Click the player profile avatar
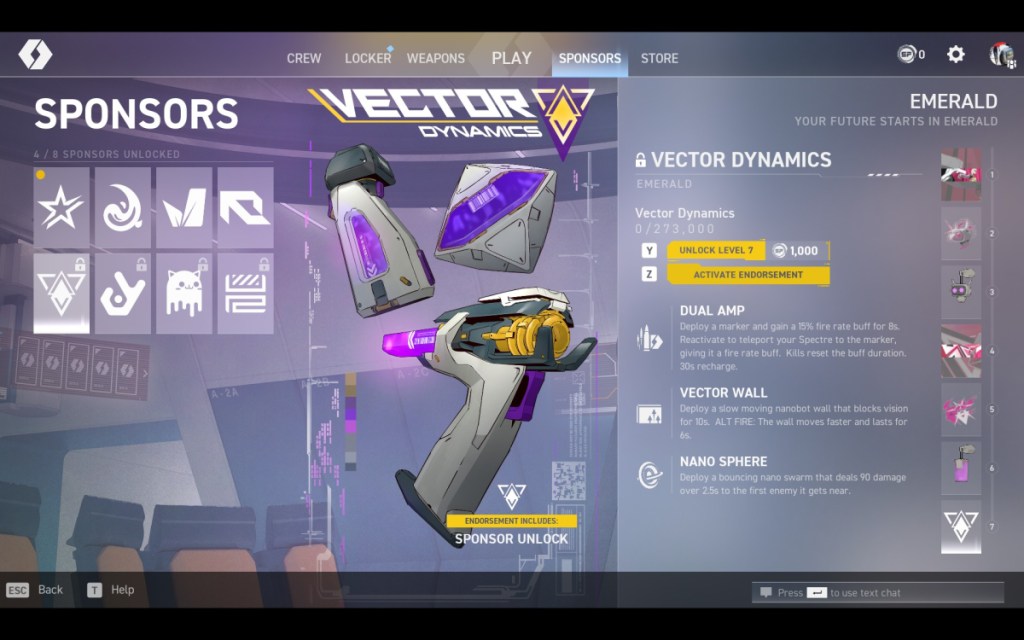The height and width of the screenshot is (640, 1024). click(1002, 55)
